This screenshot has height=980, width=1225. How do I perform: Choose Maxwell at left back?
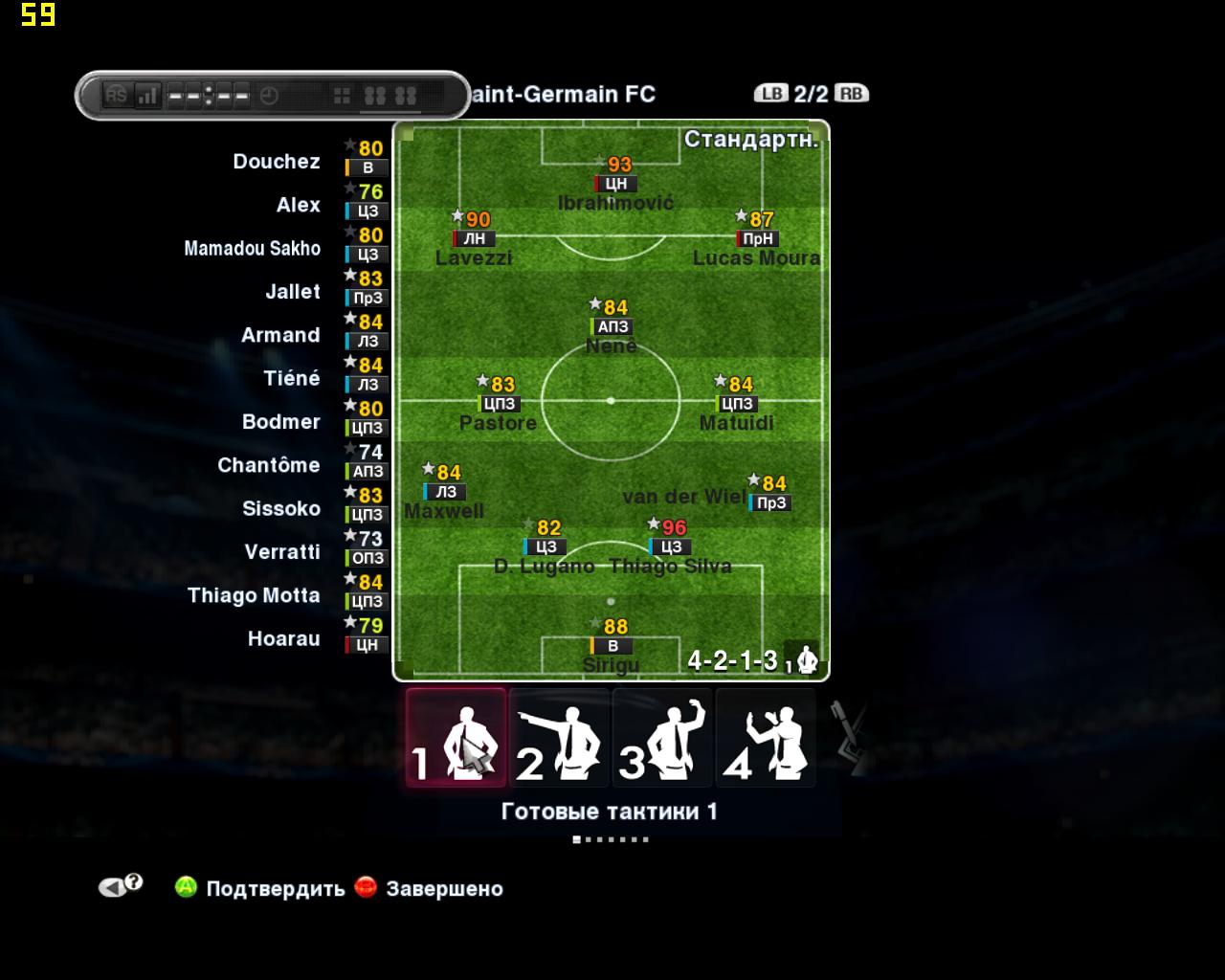click(445, 492)
